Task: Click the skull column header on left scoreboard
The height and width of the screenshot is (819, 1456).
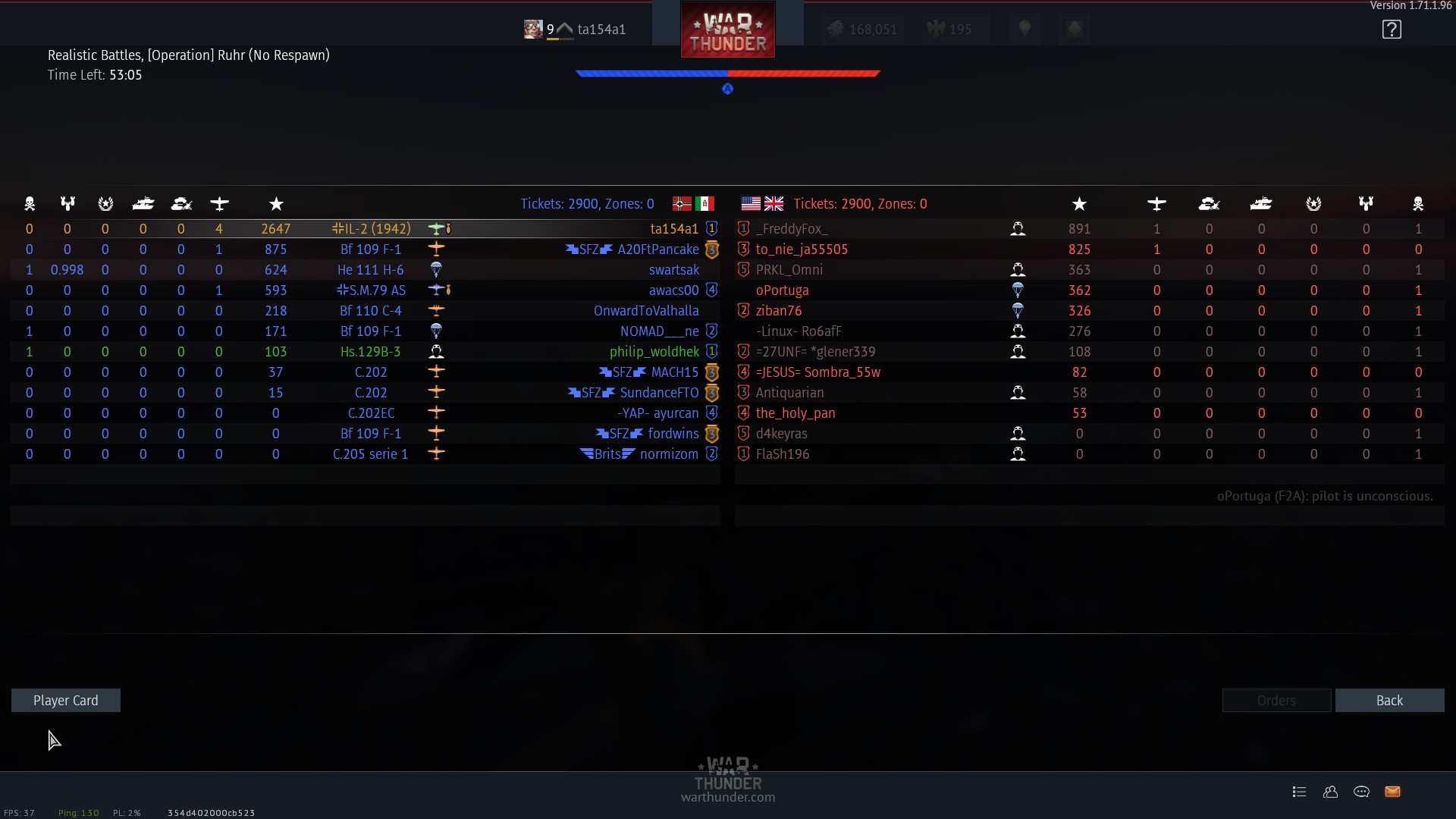Action: pos(30,203)
